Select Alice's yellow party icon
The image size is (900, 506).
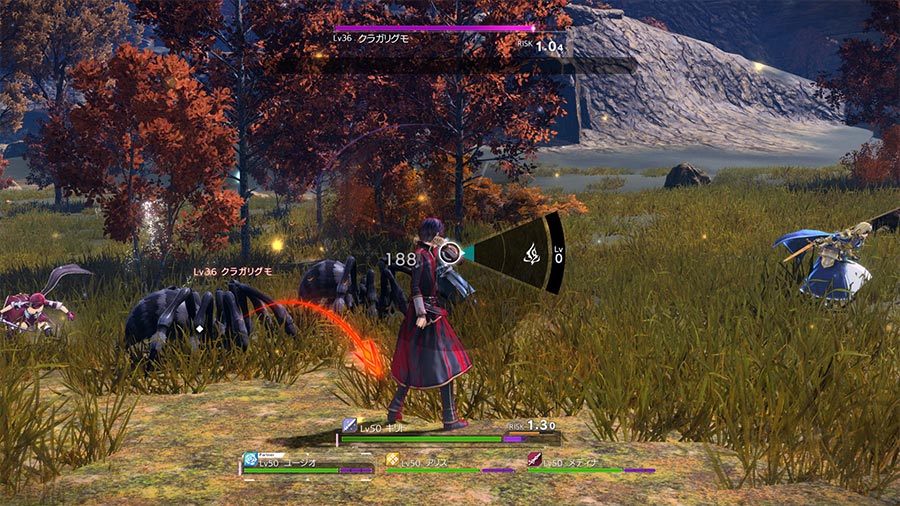[392, 461]
